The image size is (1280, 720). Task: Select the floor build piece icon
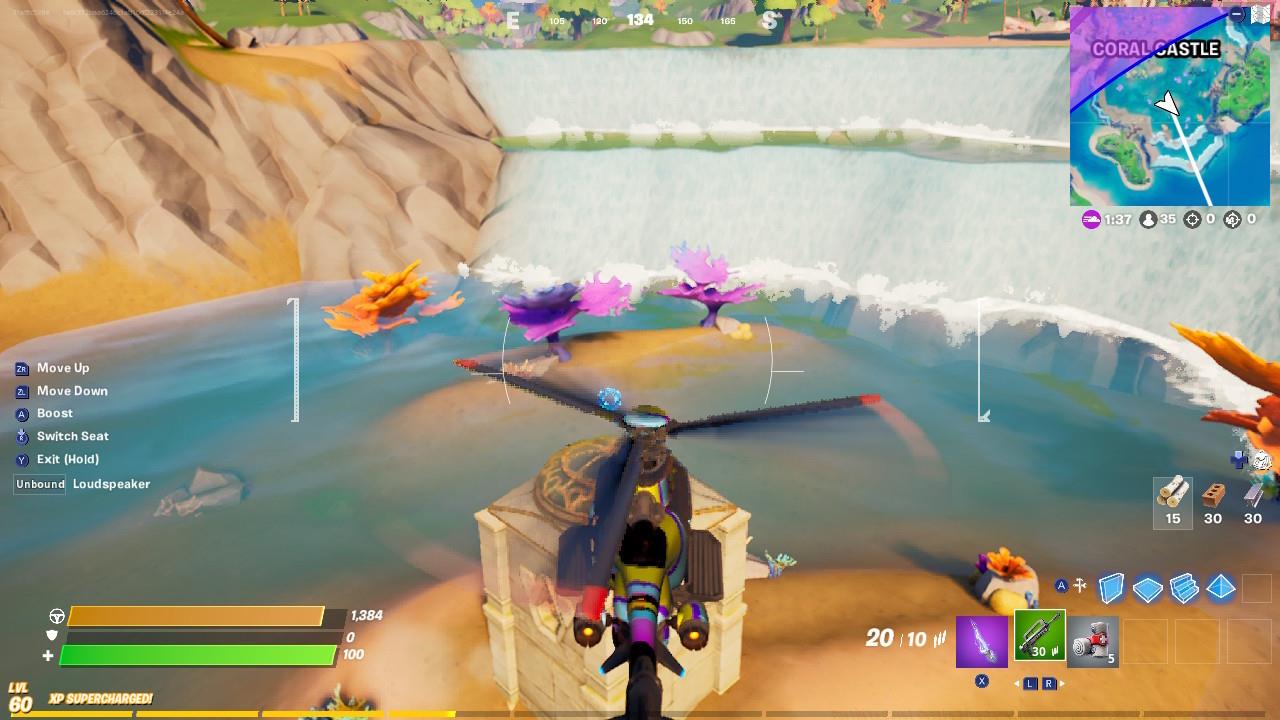pyautogui.click(x=1147, y=587)
